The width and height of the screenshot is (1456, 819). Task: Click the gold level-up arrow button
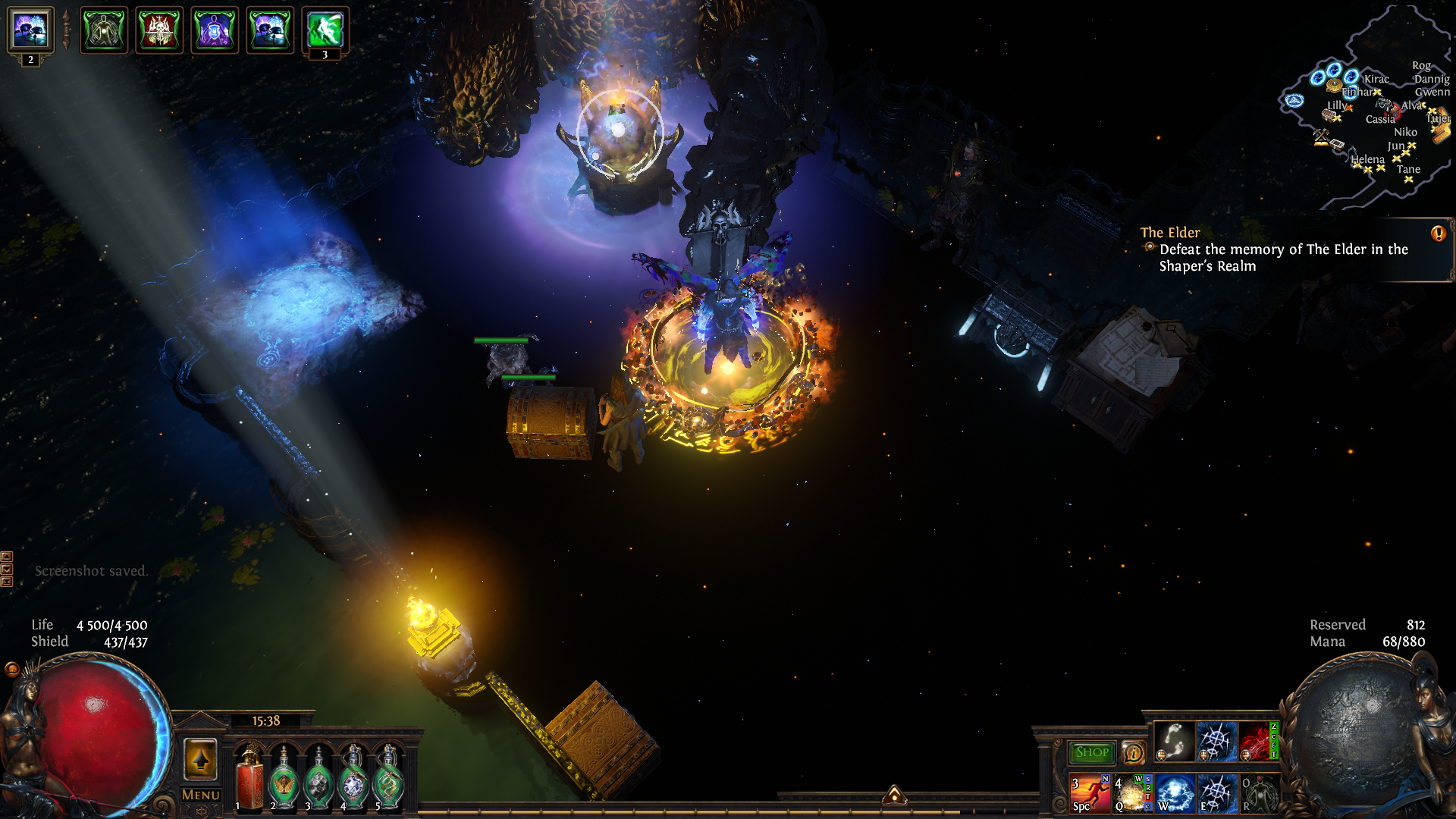point(201,759)
